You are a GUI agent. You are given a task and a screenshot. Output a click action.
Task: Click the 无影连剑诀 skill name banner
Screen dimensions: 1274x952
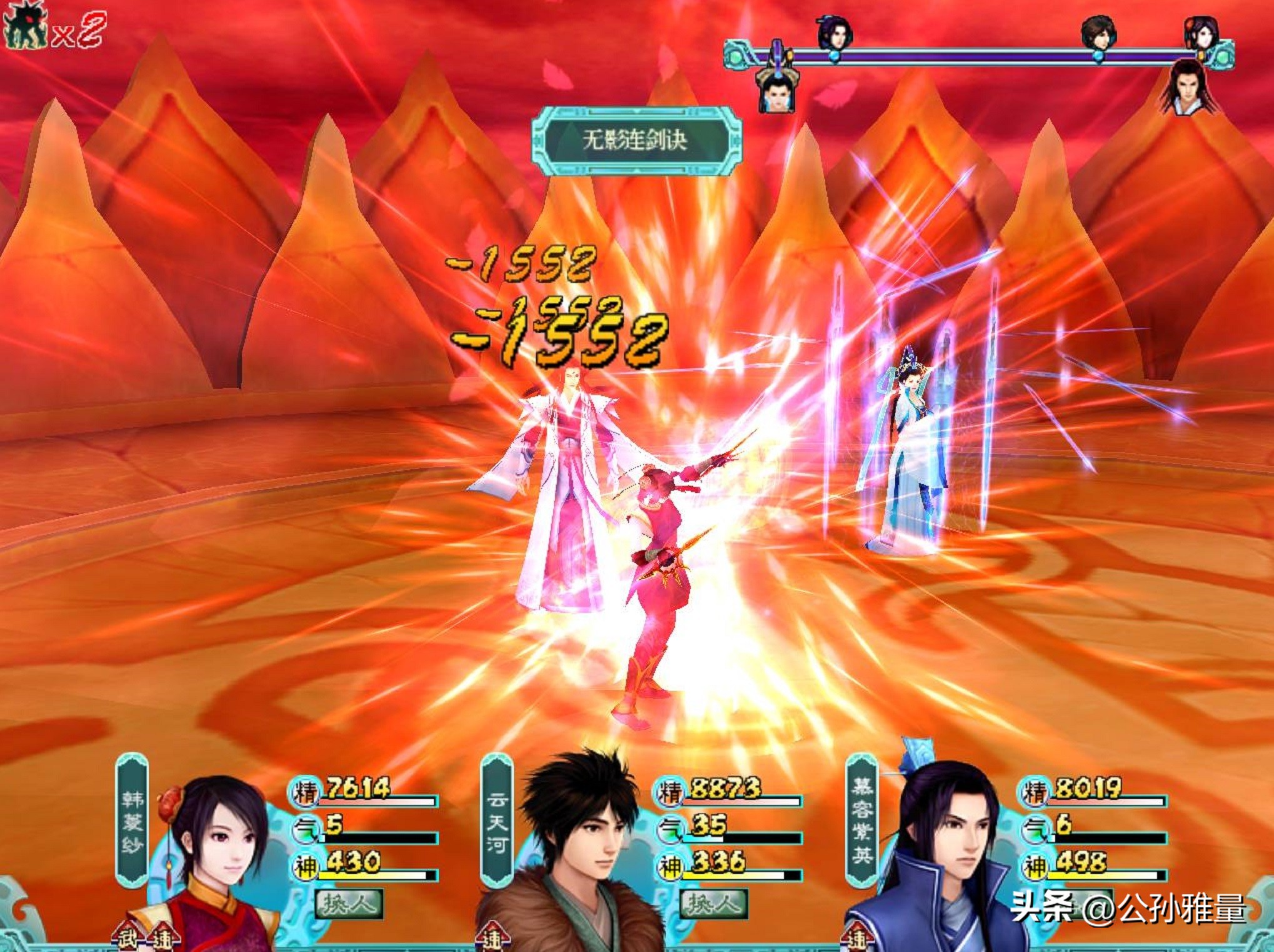[636, 139]
